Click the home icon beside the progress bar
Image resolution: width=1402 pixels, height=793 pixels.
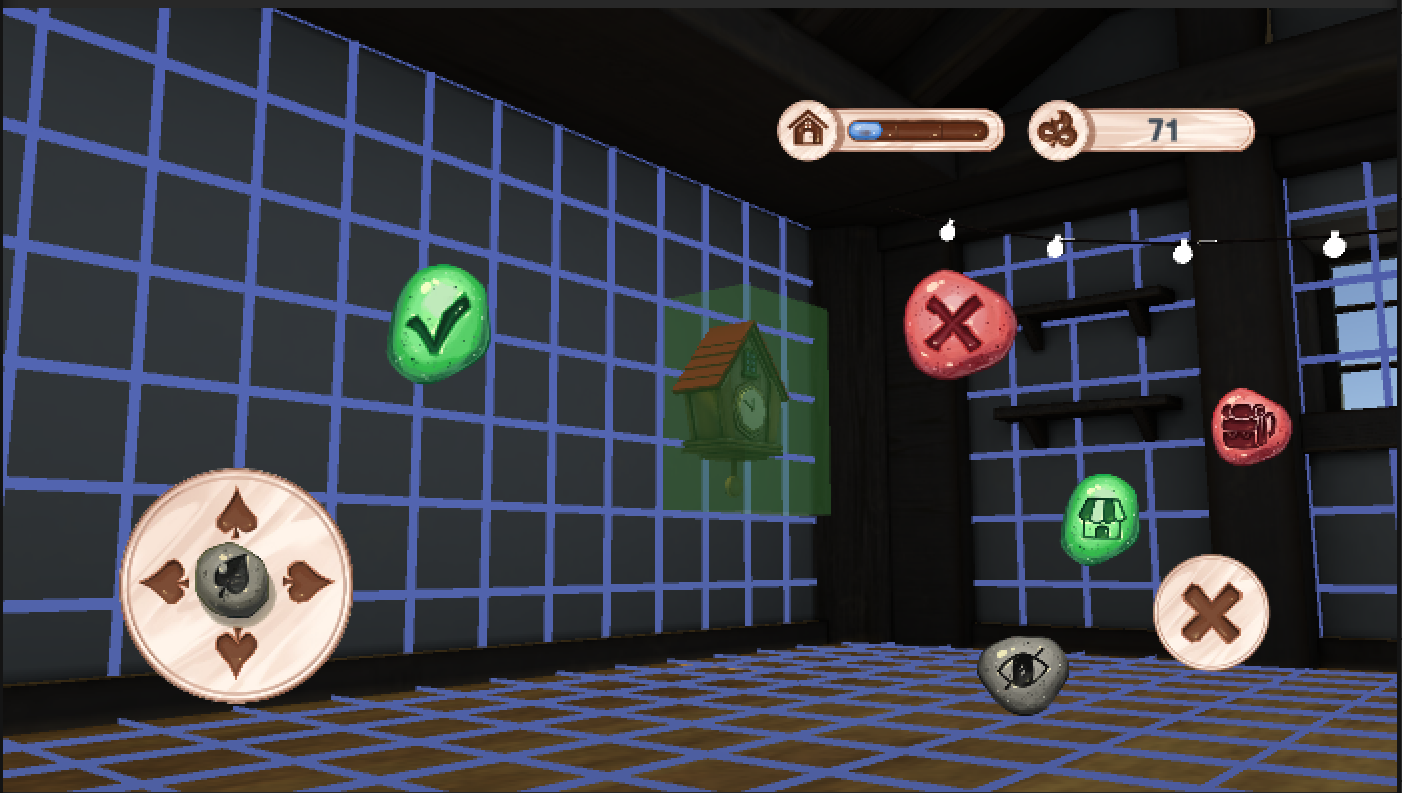click(806, 129)
